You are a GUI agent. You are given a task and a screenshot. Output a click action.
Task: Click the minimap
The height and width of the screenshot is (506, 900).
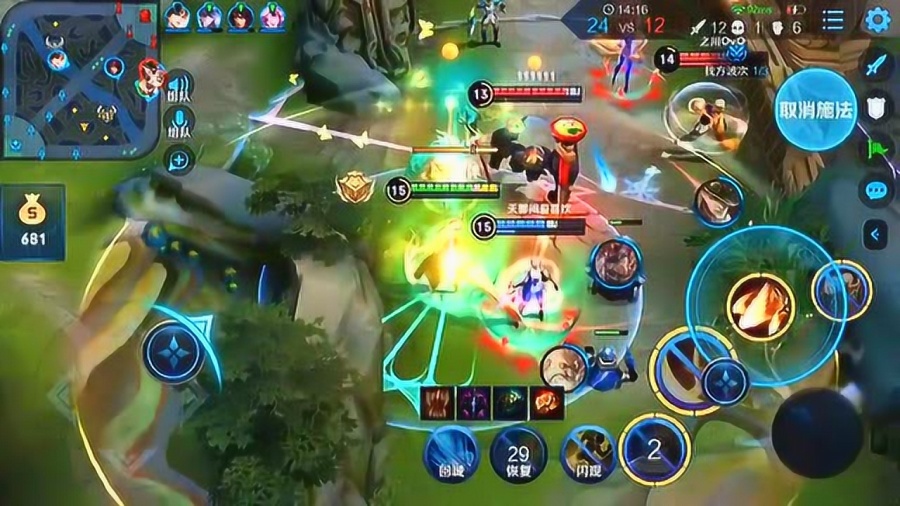coord(78,79)
